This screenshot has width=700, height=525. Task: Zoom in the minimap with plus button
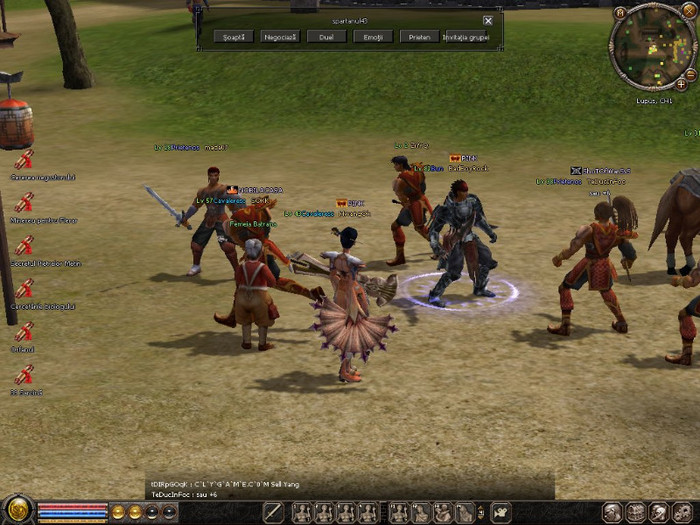pos(681,85)
